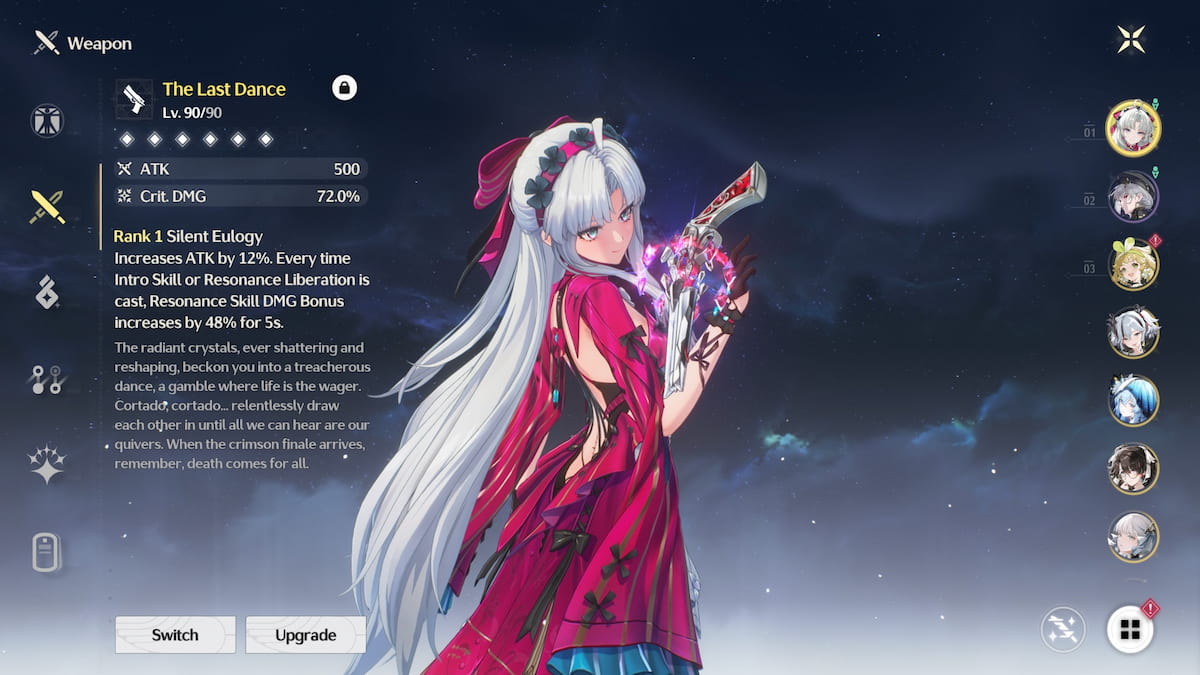Click the four-square grid button
The width and height of the screenshot is (1200, 675).
pos(1130,629)
